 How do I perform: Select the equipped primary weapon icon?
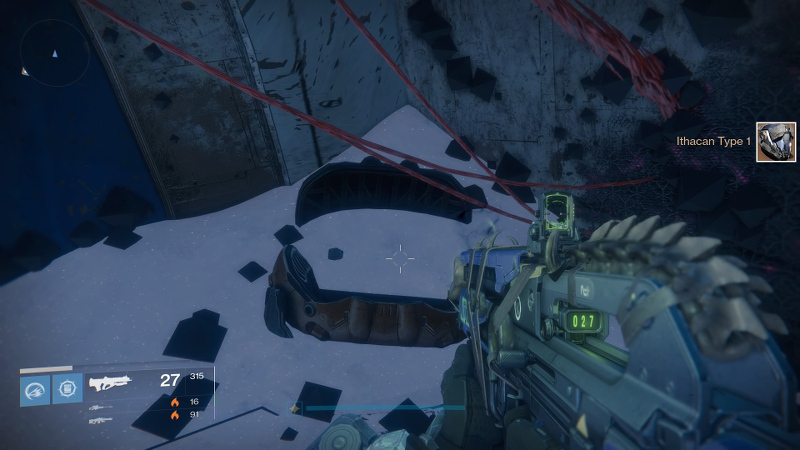click(107, 382)
